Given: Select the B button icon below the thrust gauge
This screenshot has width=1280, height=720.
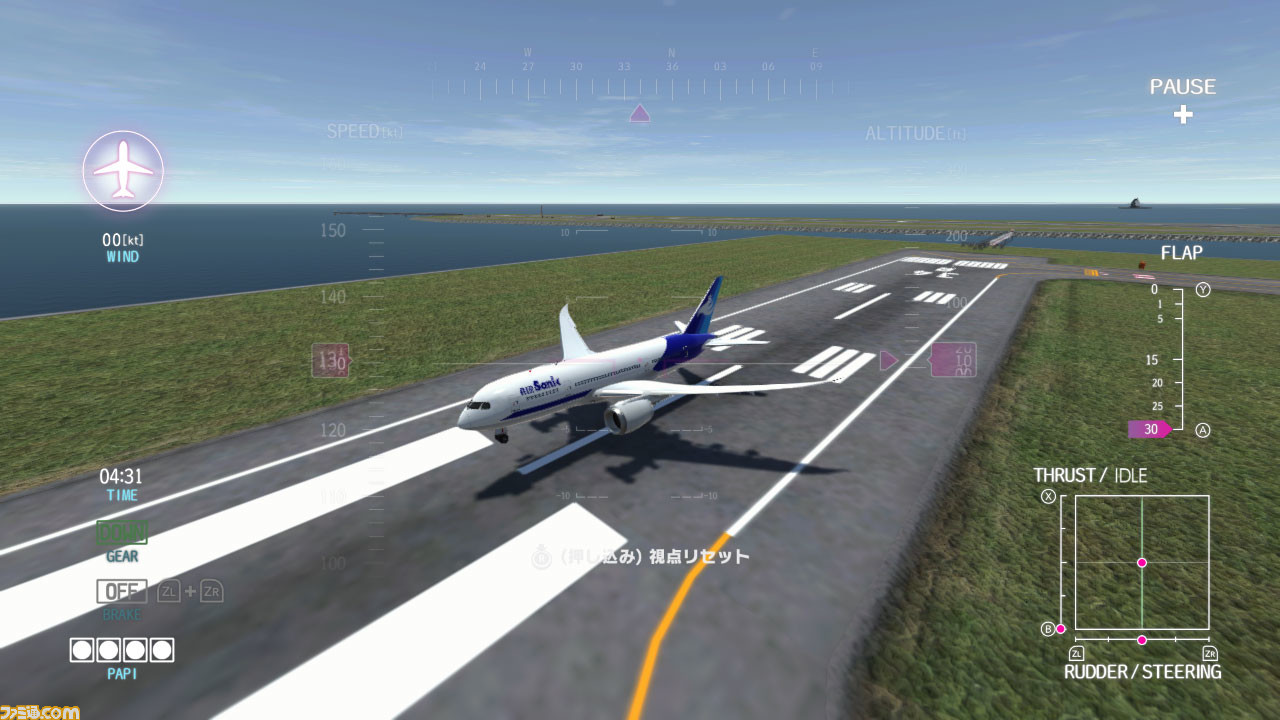Looking at the screenshot, I should [1048, 629].
